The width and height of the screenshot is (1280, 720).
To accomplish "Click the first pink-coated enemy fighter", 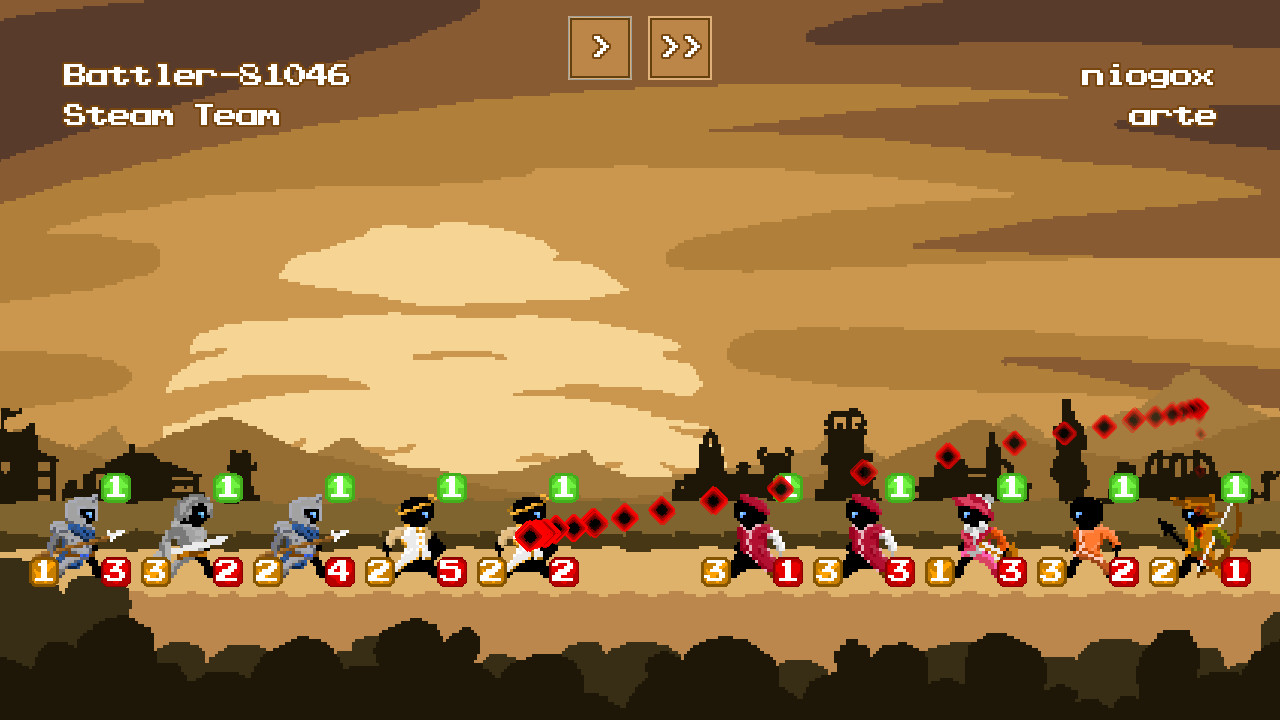I will (755, 535).
